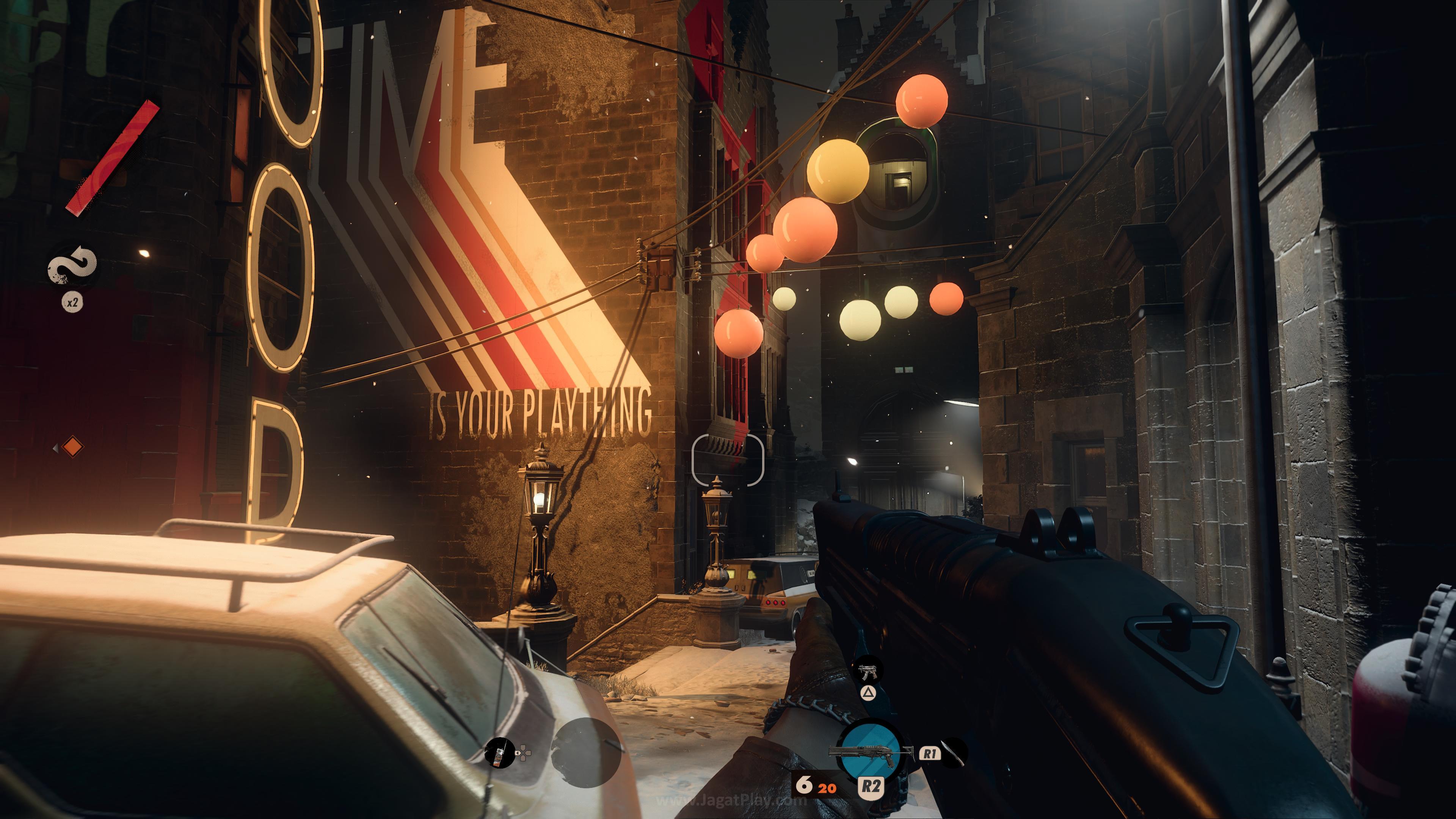The width and height of the screenshot is (1456, 819).
Task: Expand the grey arrow left of the objective diamond
Action: [x=56, y=449]
